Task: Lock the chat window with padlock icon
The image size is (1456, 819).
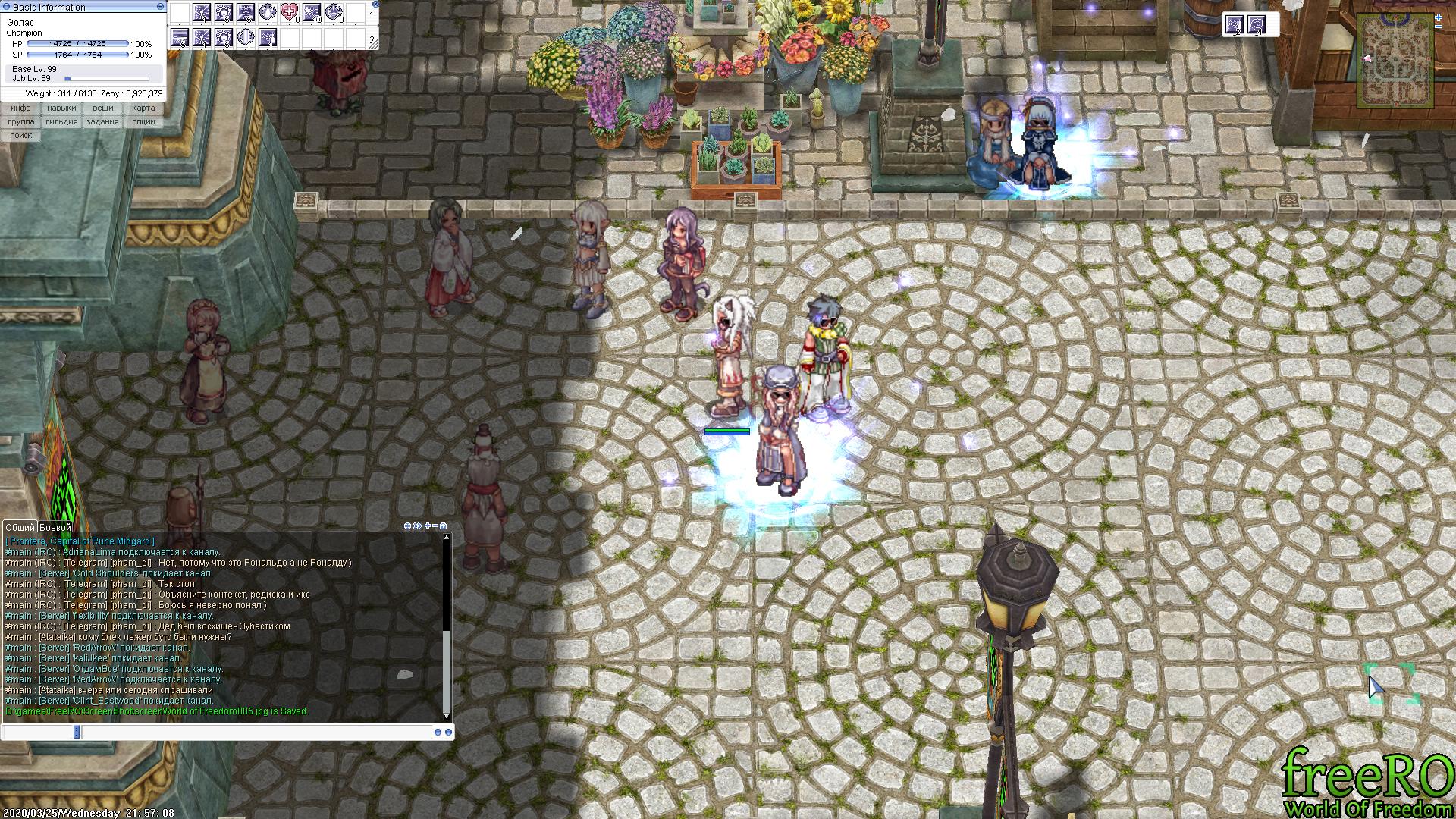Action: click(444, 526)
